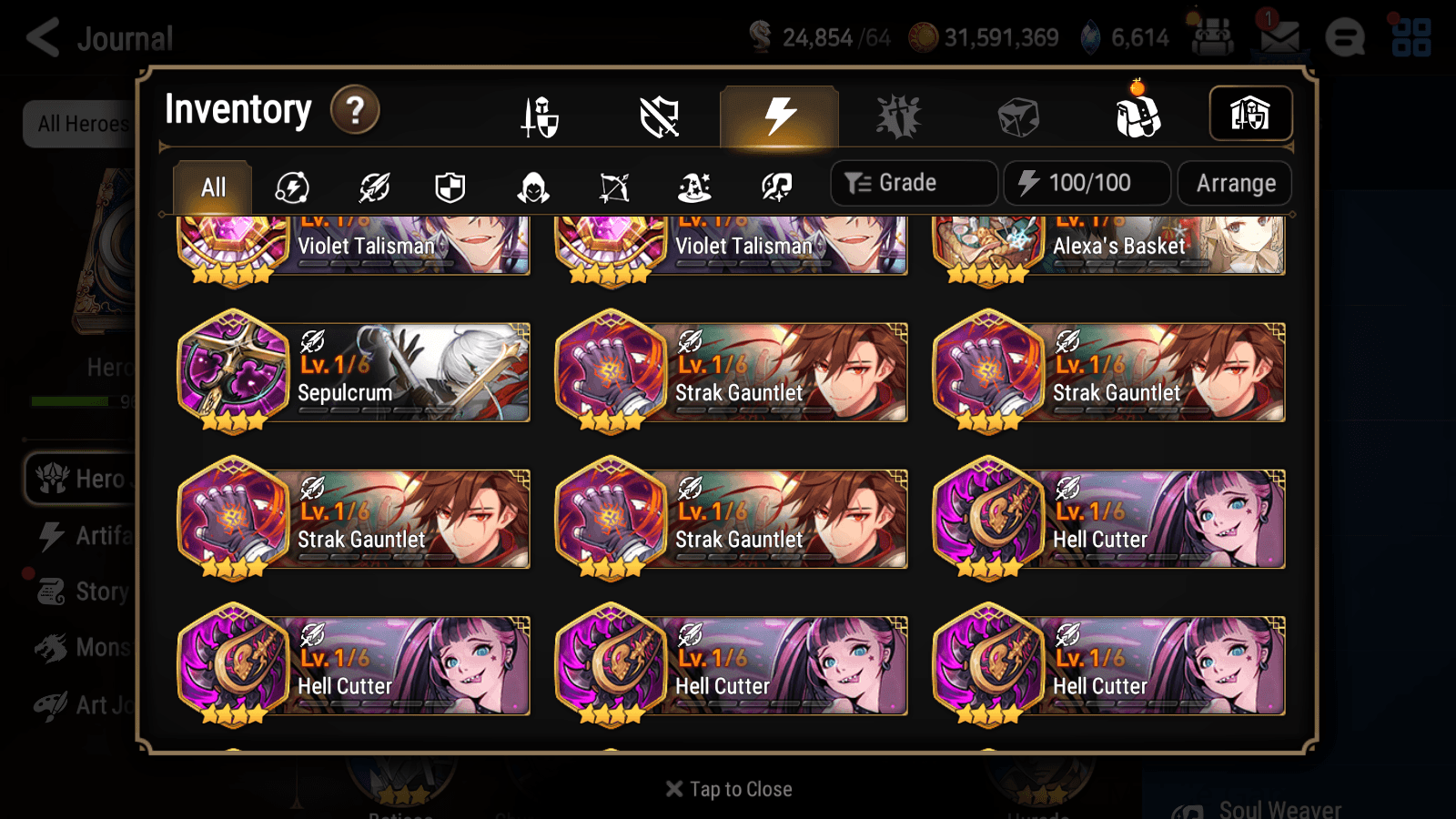The width and height of the screenshot is (1456, 819).
Task: Open the Consumables backpack tab
Action: point(1138,116)
